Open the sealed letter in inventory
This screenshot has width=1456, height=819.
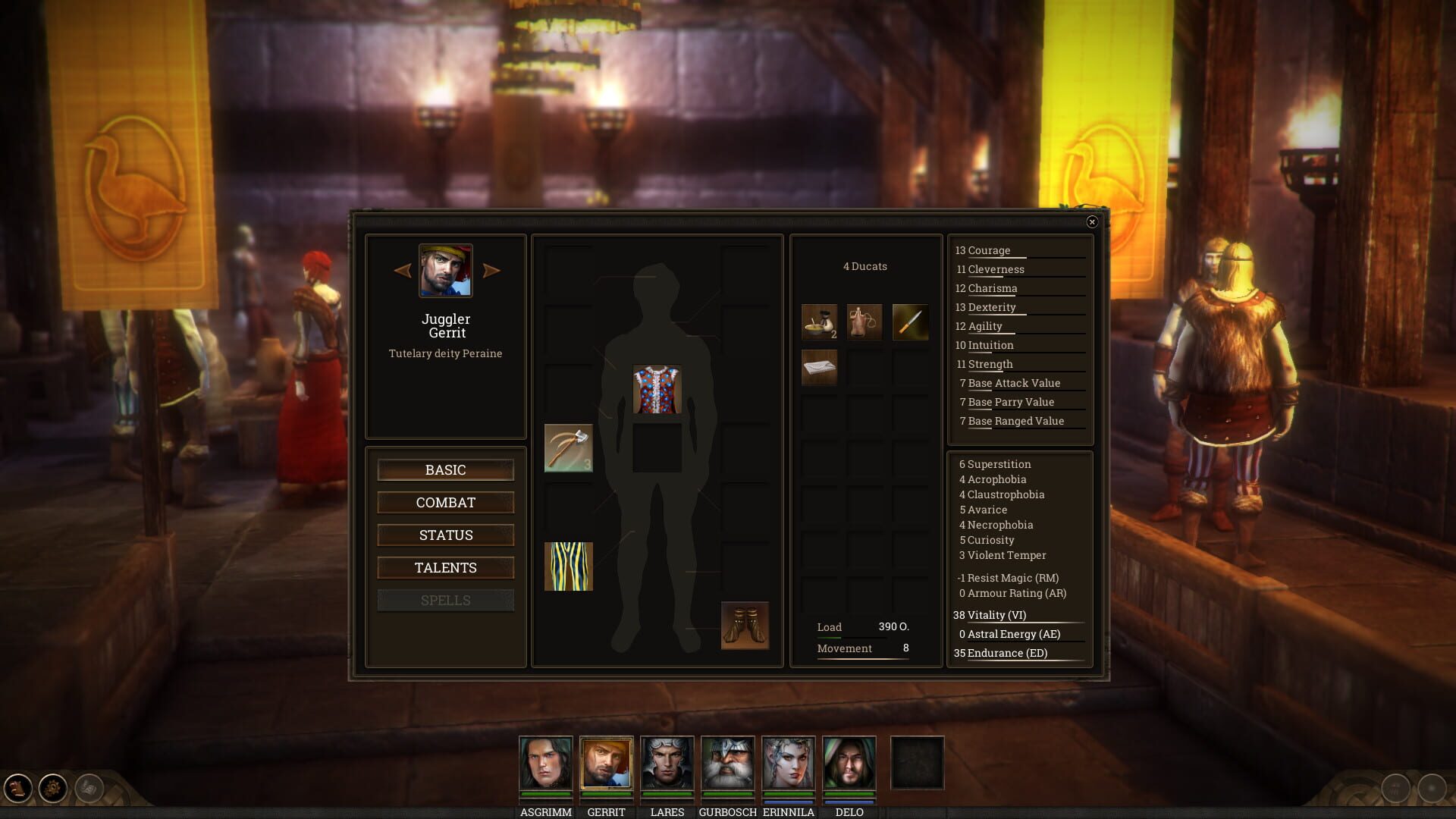[x=819, y=369]
